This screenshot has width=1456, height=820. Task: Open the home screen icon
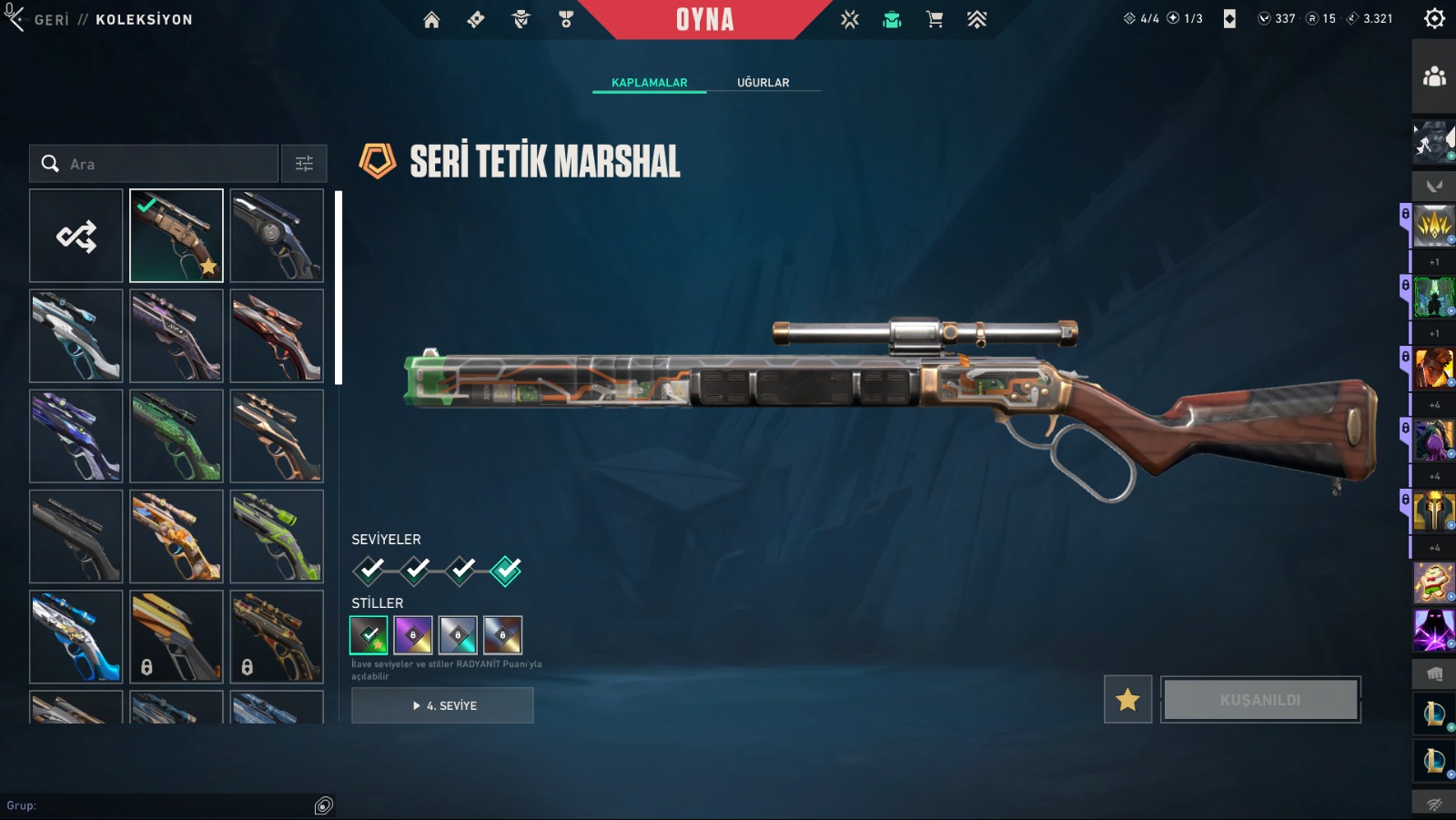[431, 19]
